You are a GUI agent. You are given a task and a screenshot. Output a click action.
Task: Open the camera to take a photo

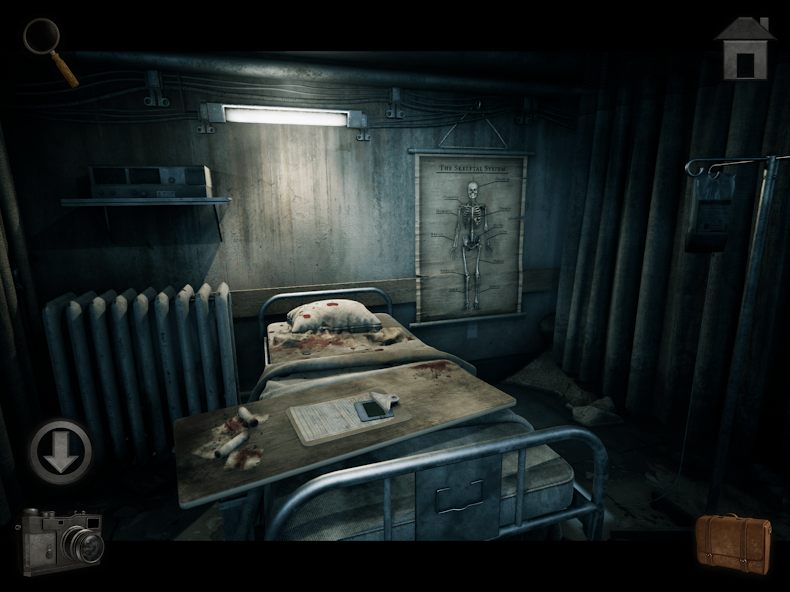tap(62, 542)
